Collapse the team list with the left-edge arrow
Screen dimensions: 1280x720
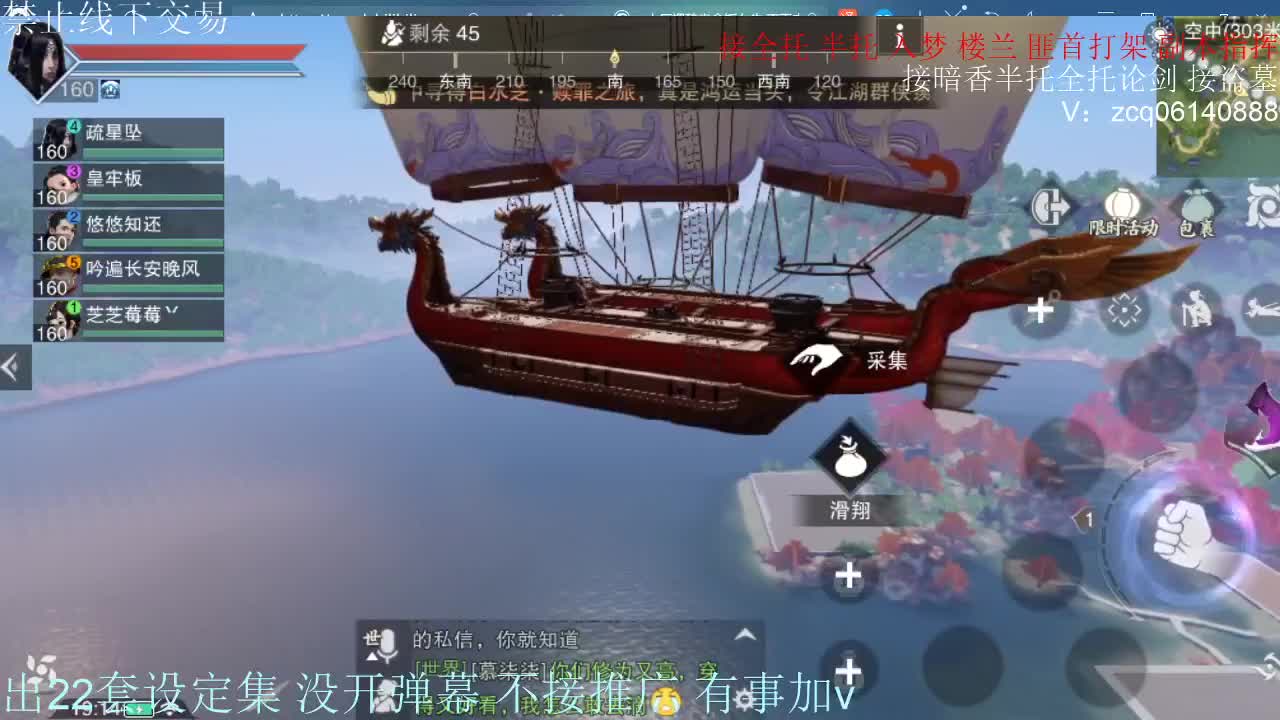[13, 366]
